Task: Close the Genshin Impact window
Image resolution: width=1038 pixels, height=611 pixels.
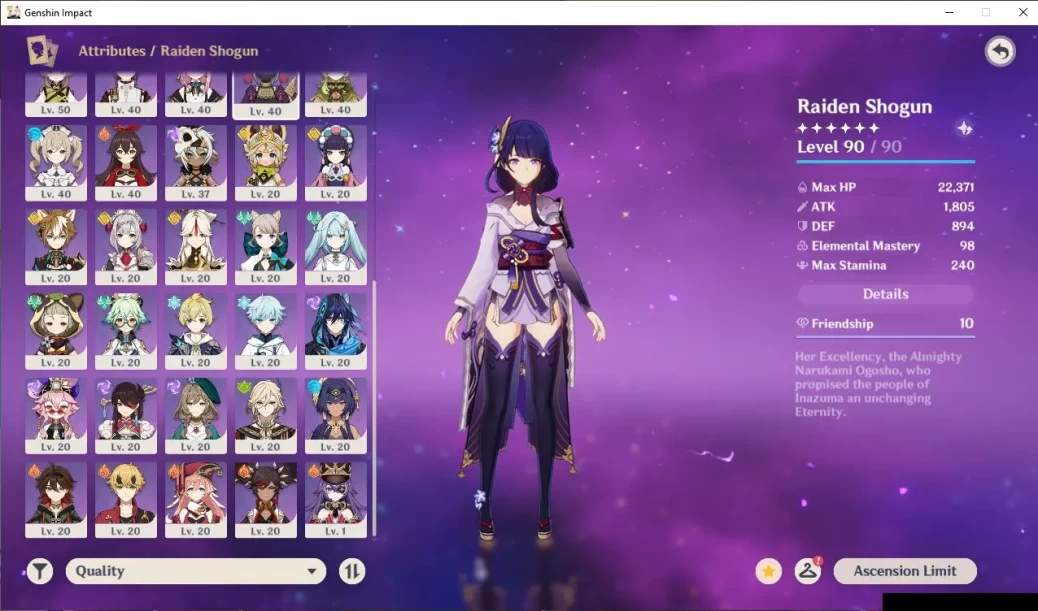Action: pyautogui.click(x=1022, y=12)
